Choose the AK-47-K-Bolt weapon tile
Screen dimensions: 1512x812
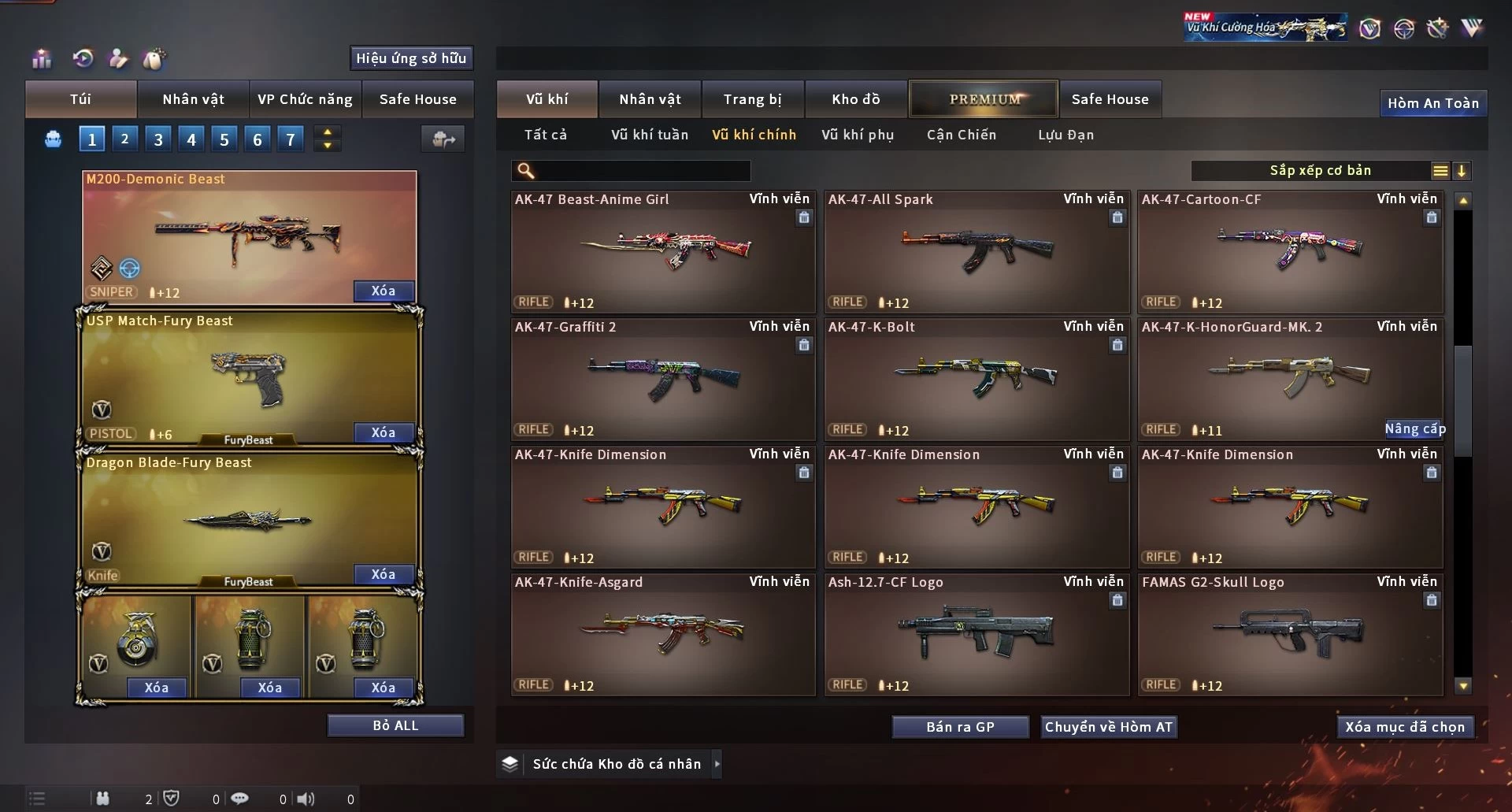976,380
